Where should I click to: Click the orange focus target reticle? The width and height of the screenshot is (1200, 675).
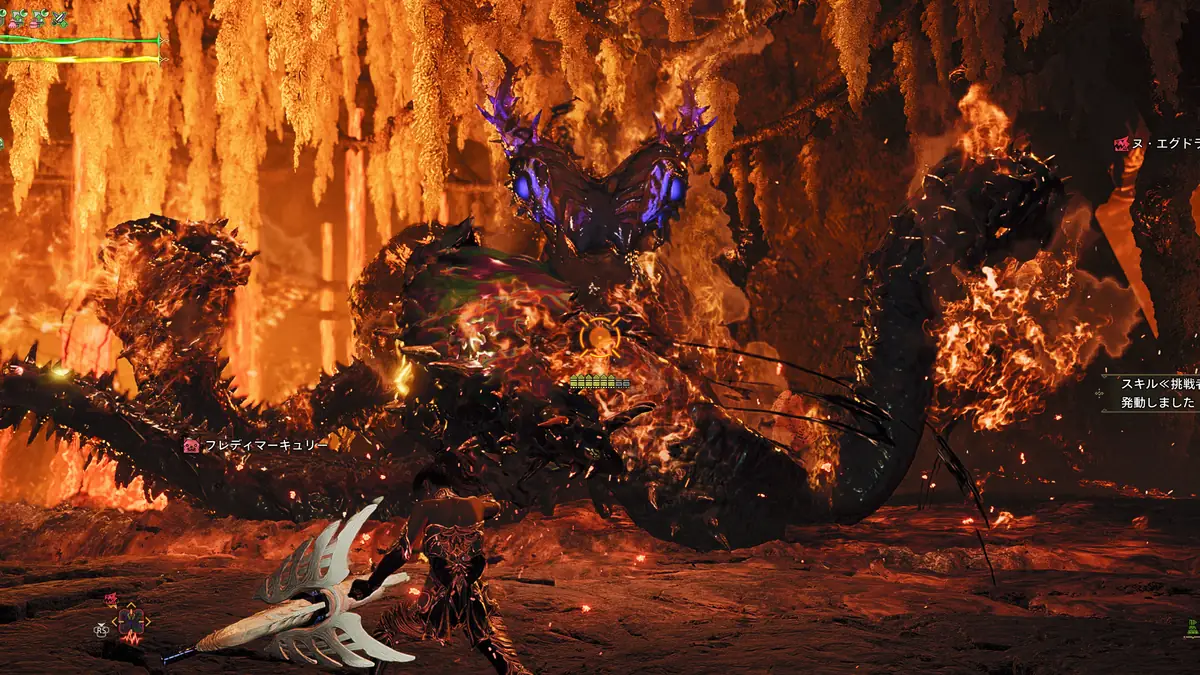[x=600, y=337]
